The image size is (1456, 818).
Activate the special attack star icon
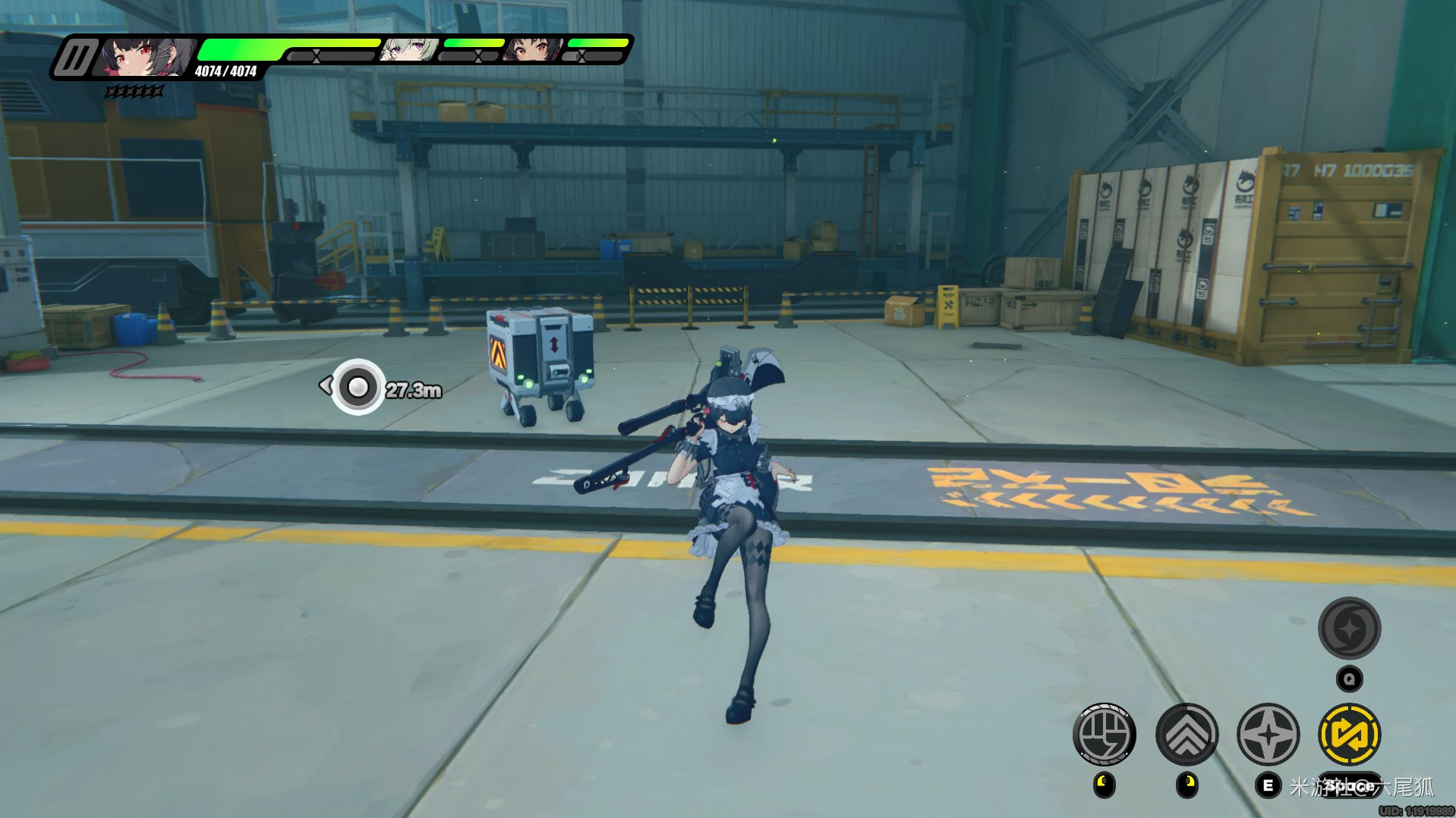pyautogui.click(x=1268, y=735)
